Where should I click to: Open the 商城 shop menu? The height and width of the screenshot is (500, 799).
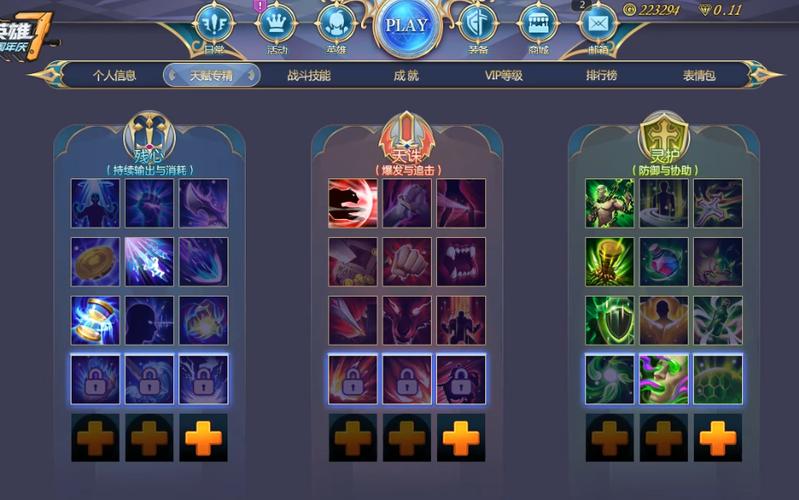[539, 24]
